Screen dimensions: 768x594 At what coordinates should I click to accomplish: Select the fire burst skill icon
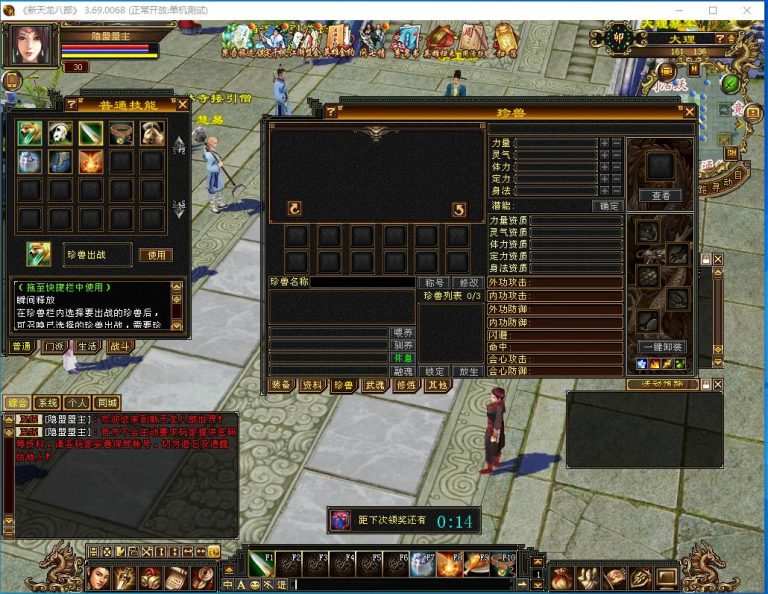pyautogui.click(x=91, y=161)
